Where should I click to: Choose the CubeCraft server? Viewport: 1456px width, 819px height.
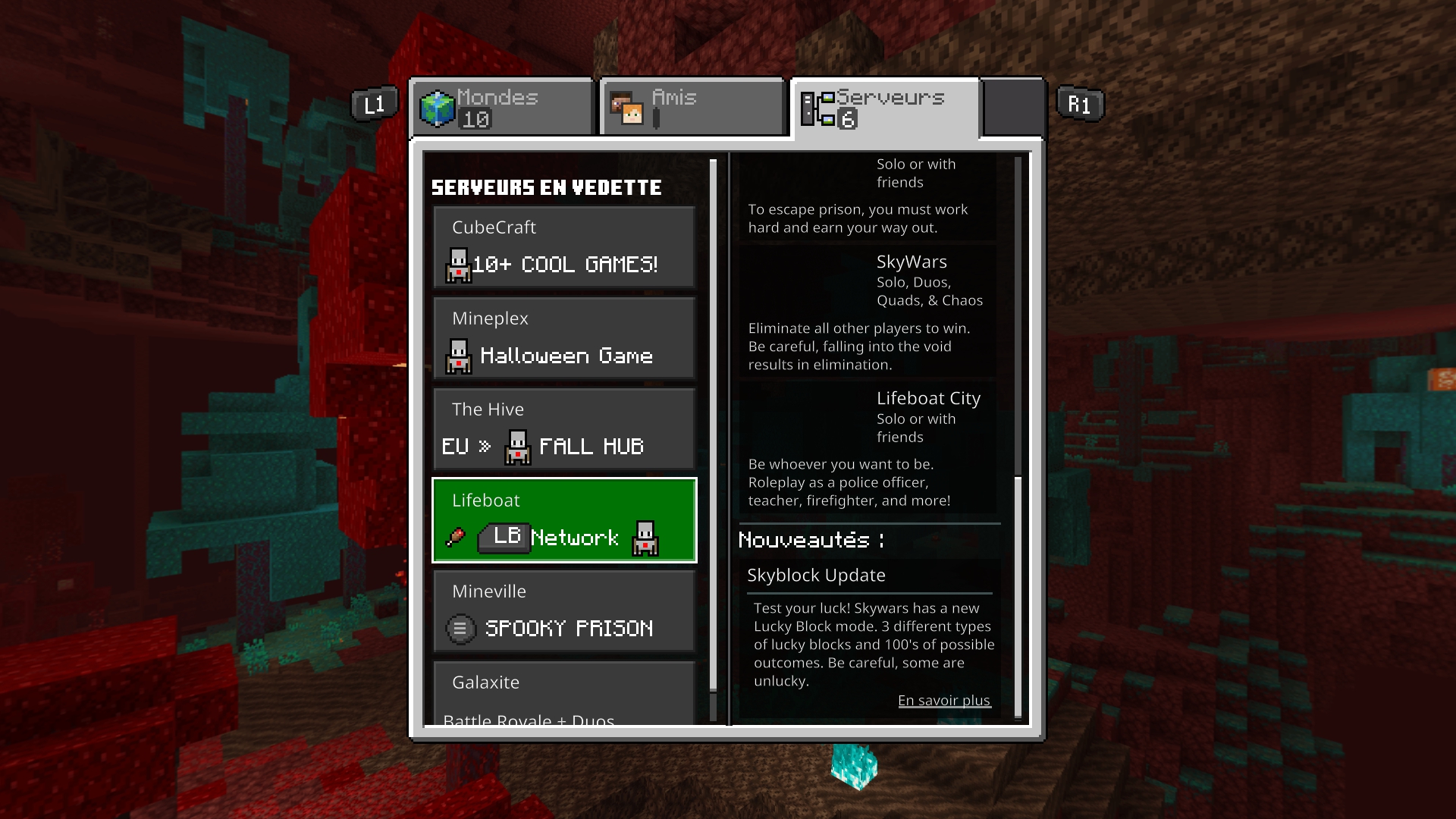point(564,247)
